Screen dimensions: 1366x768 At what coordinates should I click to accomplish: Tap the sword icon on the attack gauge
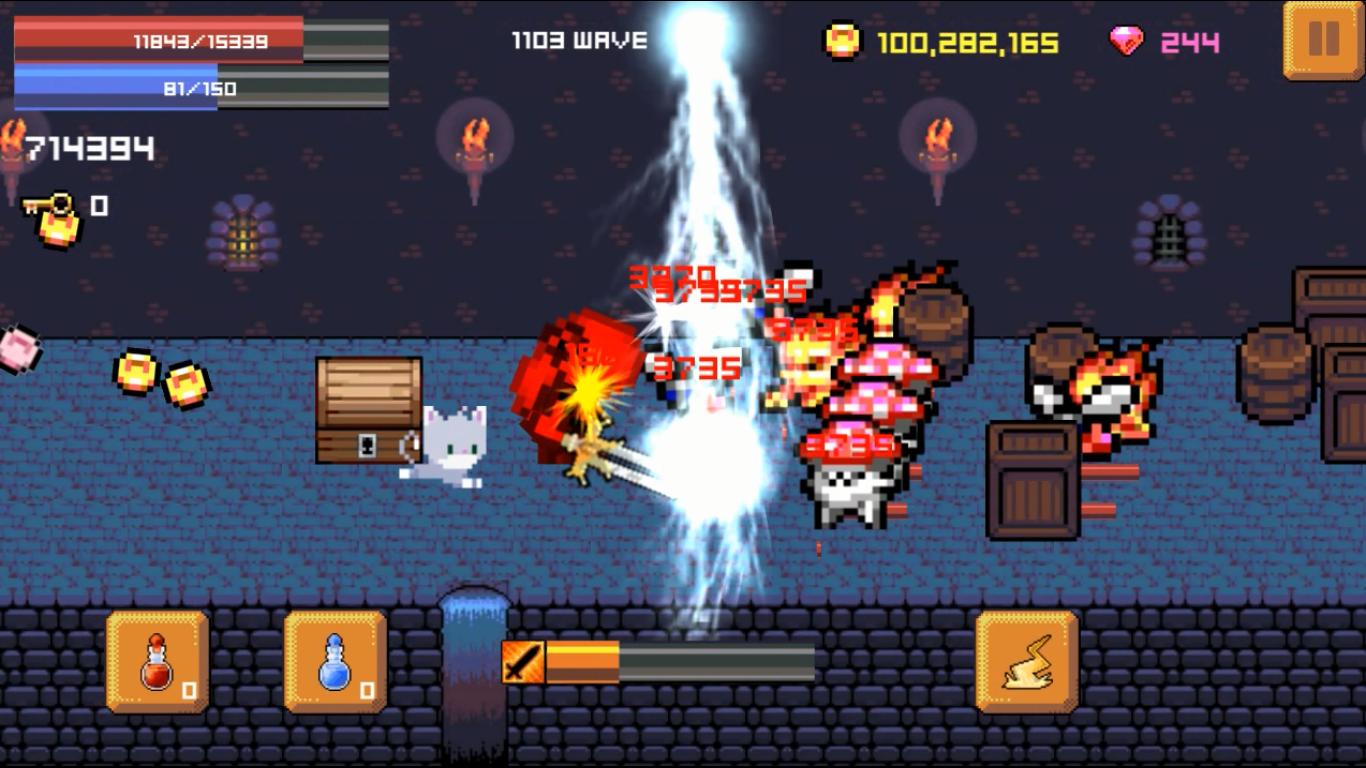pos(523,662)
